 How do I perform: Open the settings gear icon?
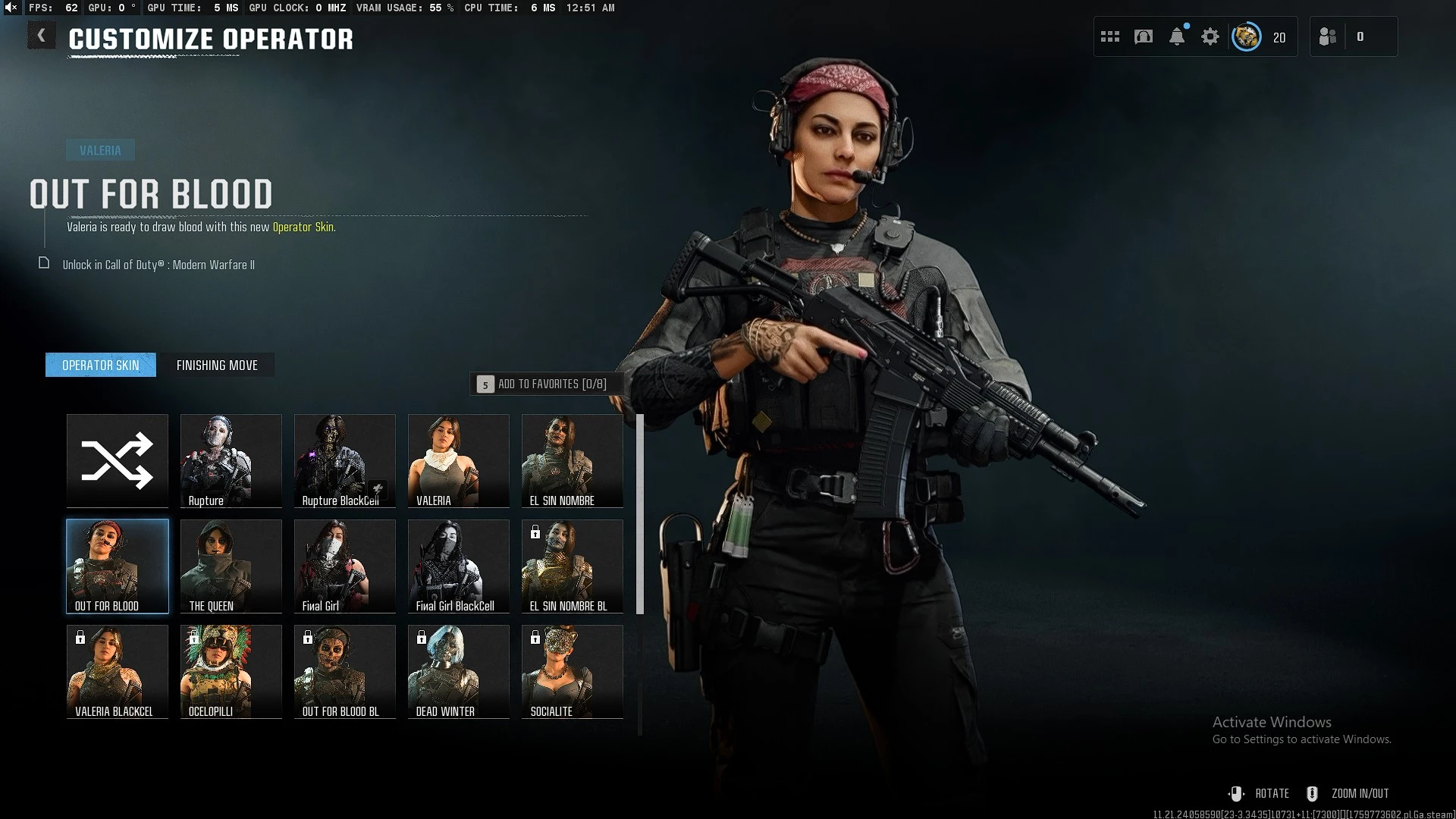pos(1210,36)
